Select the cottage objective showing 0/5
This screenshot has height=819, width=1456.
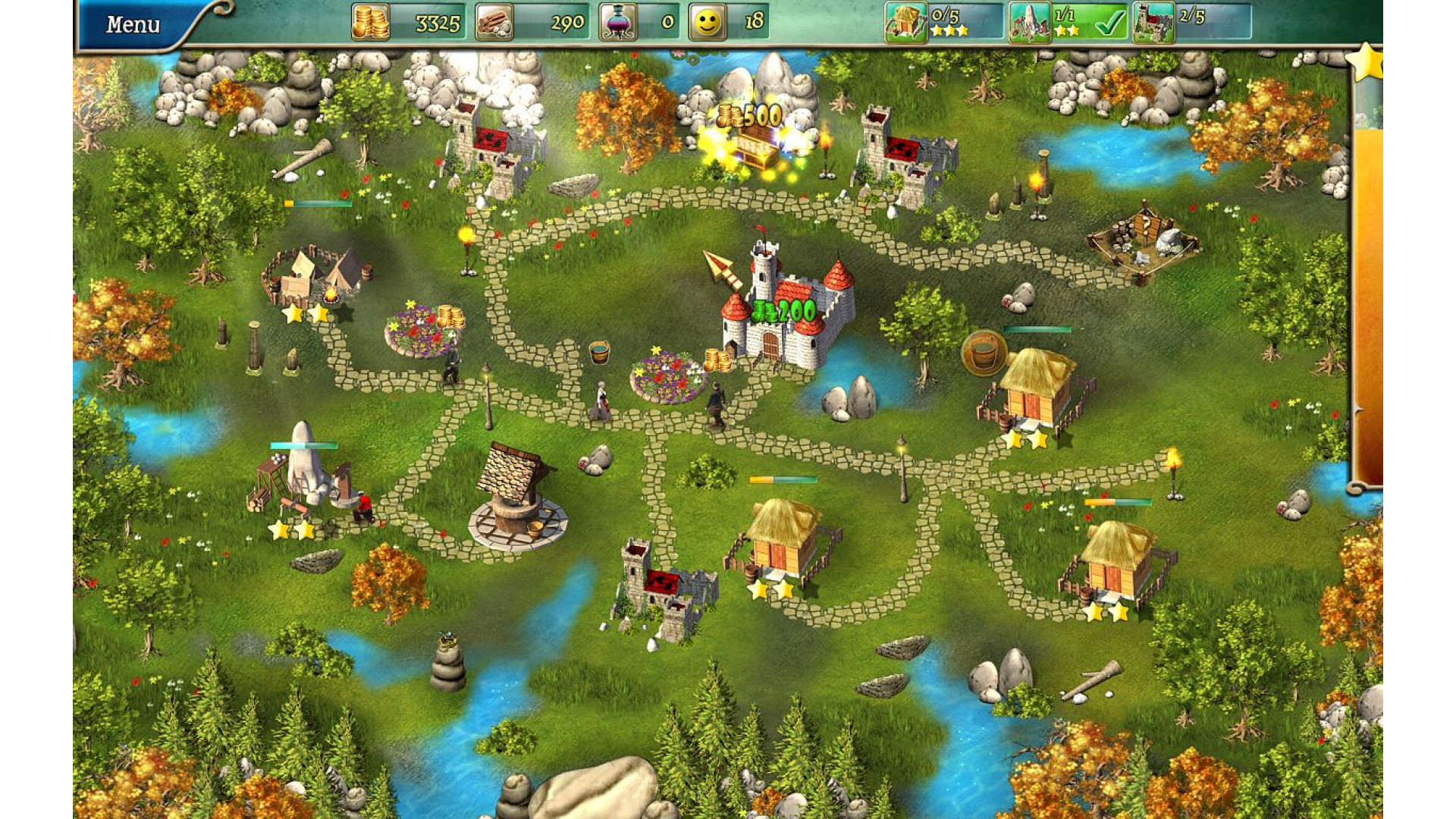click(x=944, y=21)
